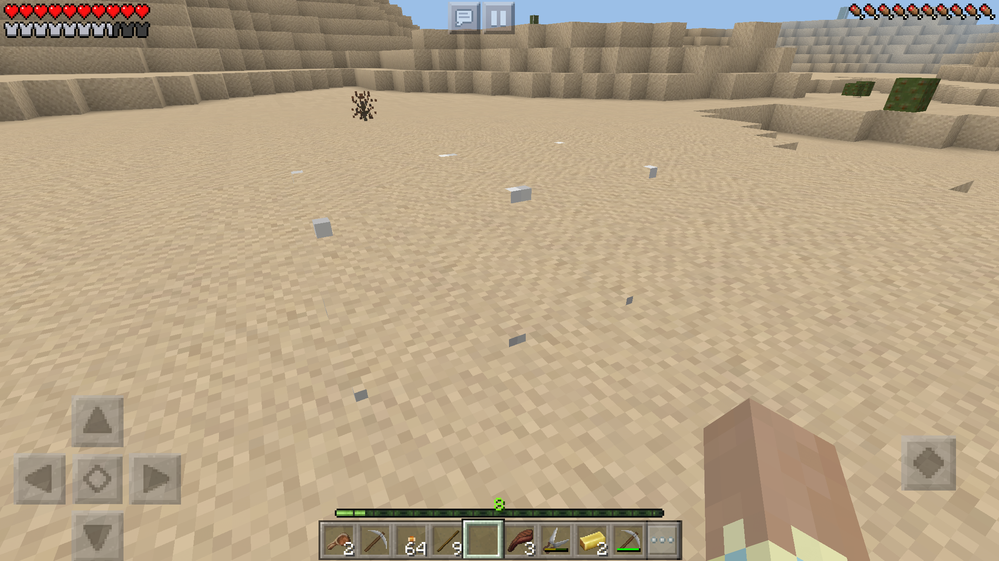The image size is (999, 561).
Task: Choose the stack of 9 sticks
Action: [x=447, y=540]
